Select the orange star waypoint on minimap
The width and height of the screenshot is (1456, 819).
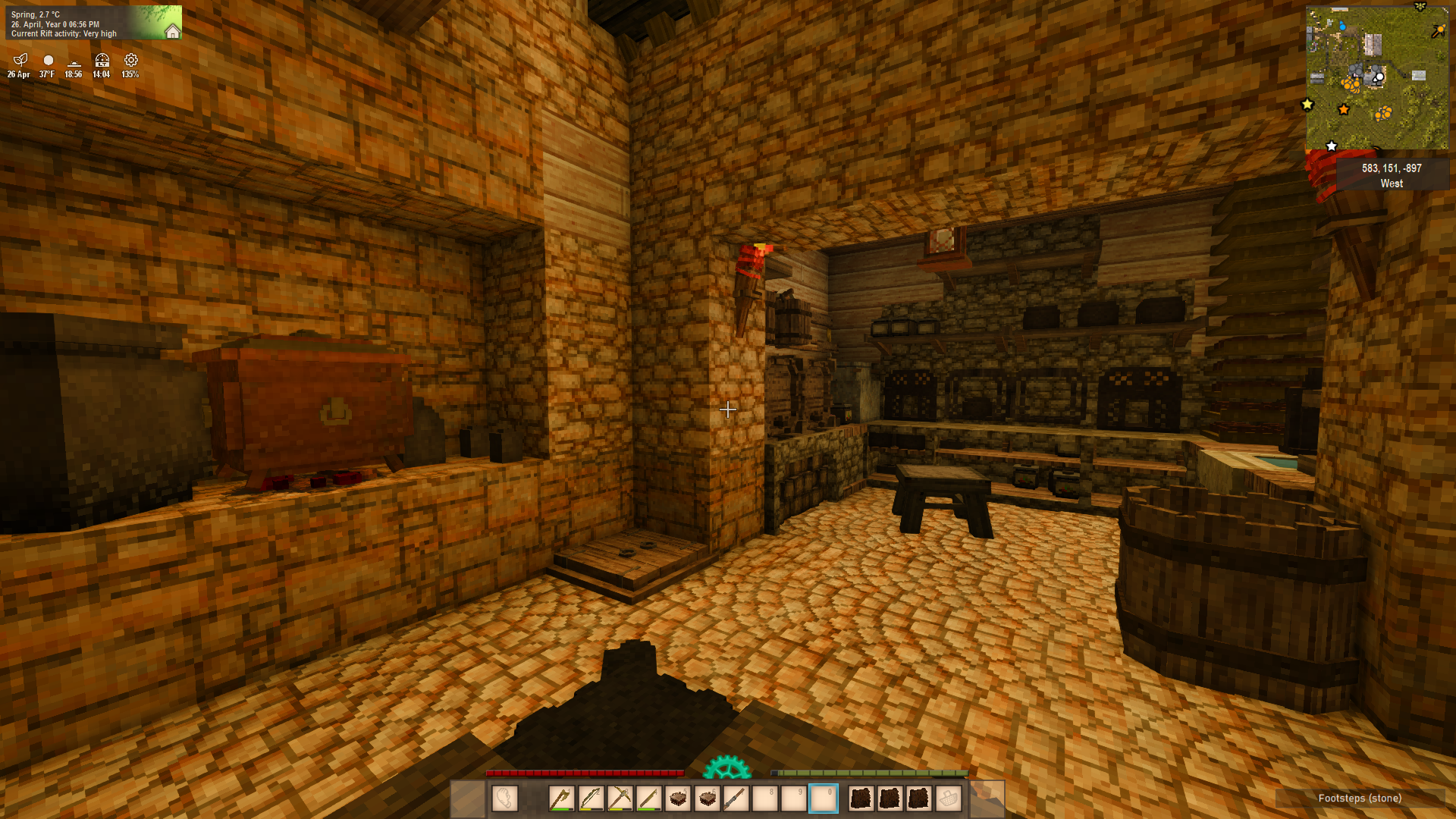tap(1344, 110)
